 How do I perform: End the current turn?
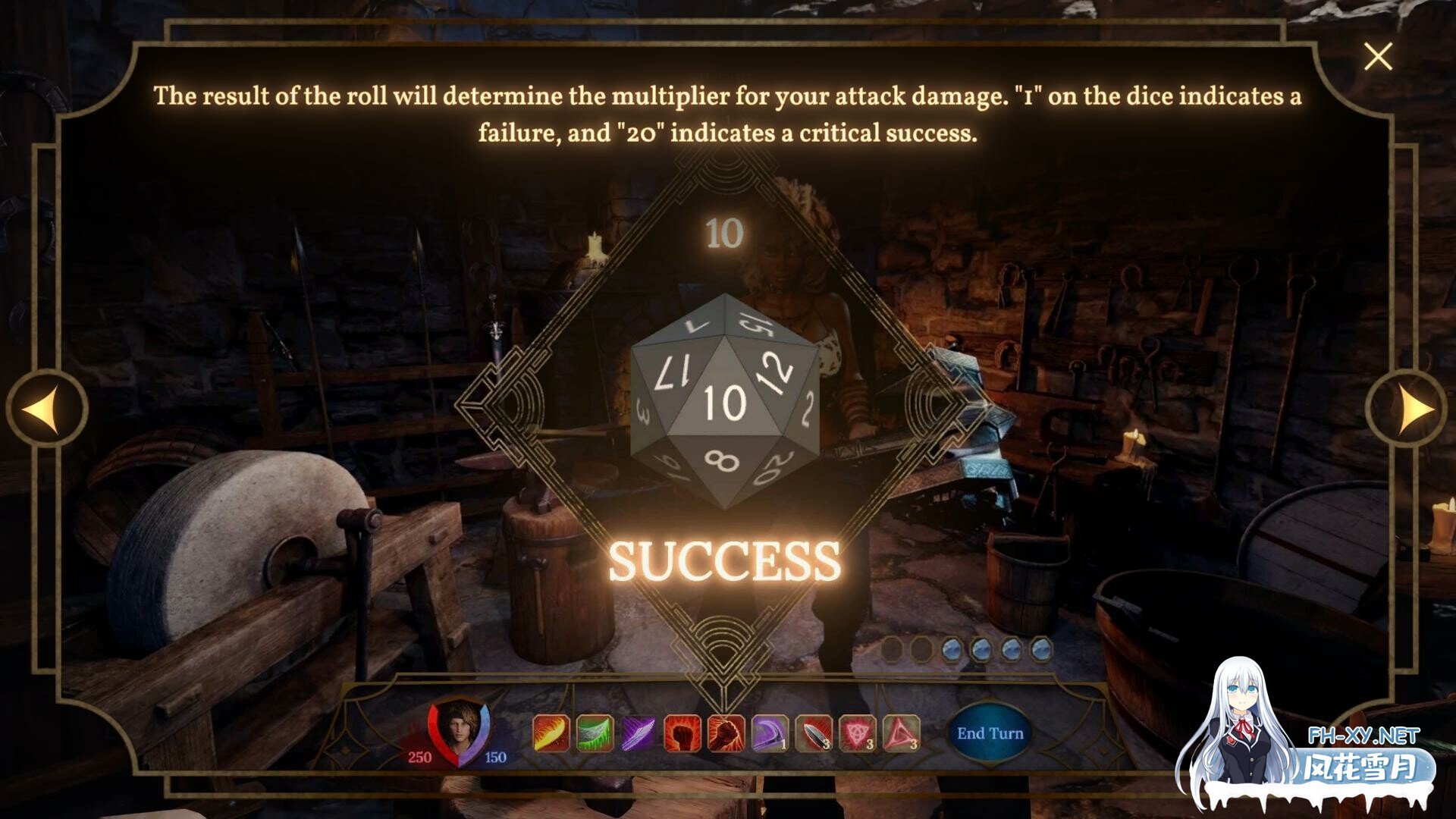pyautogui.click(x=990, y=733)
